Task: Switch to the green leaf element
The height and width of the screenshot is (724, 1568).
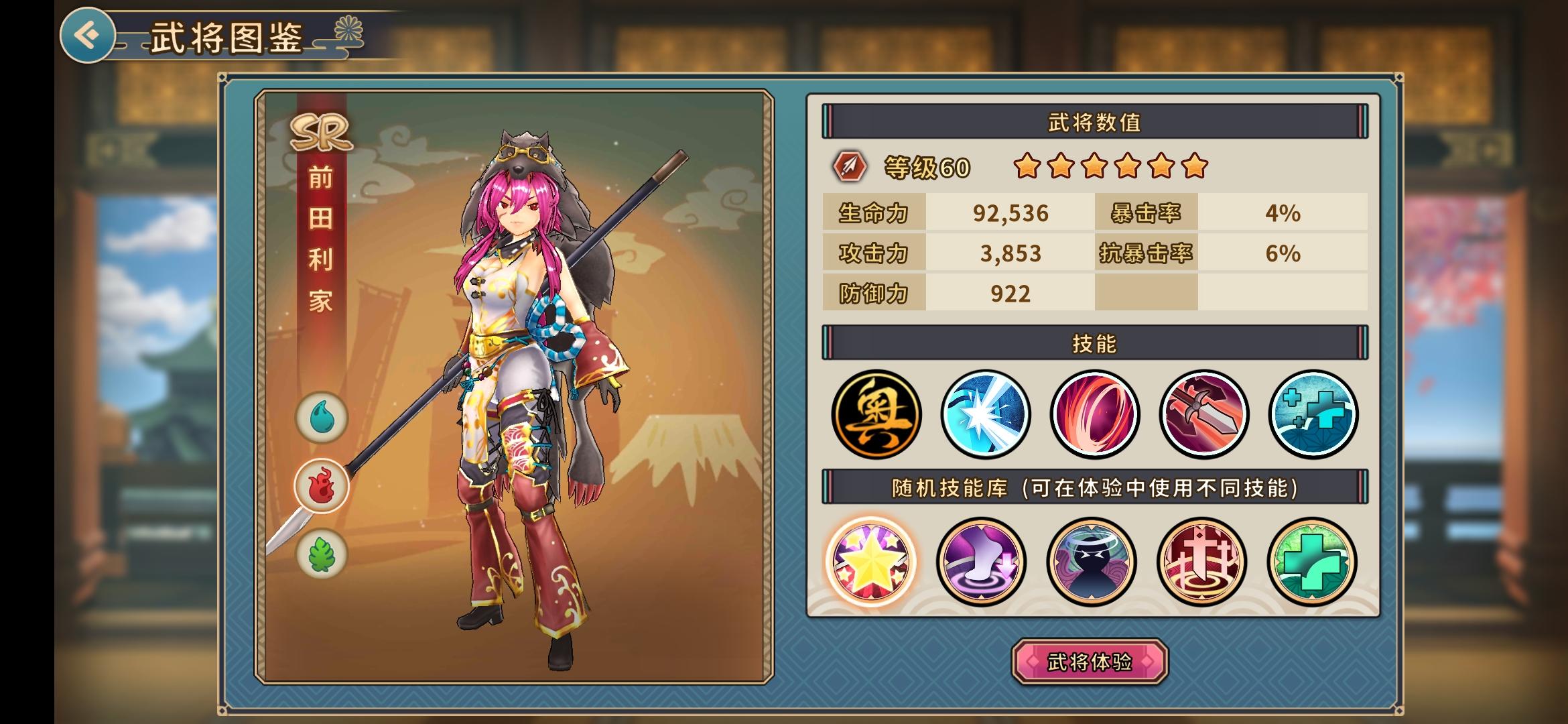Action: [x=322, y=554]
